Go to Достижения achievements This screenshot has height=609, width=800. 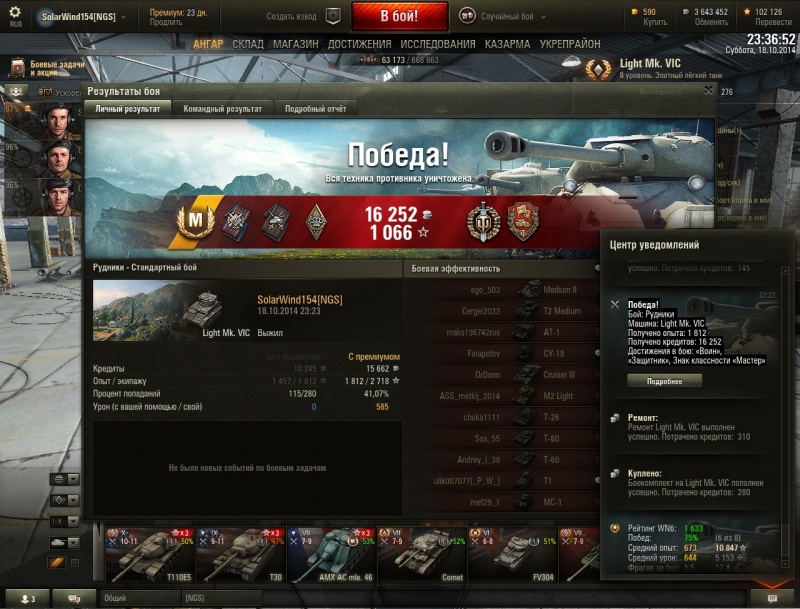pyautogui.click(x=359, y=45)
